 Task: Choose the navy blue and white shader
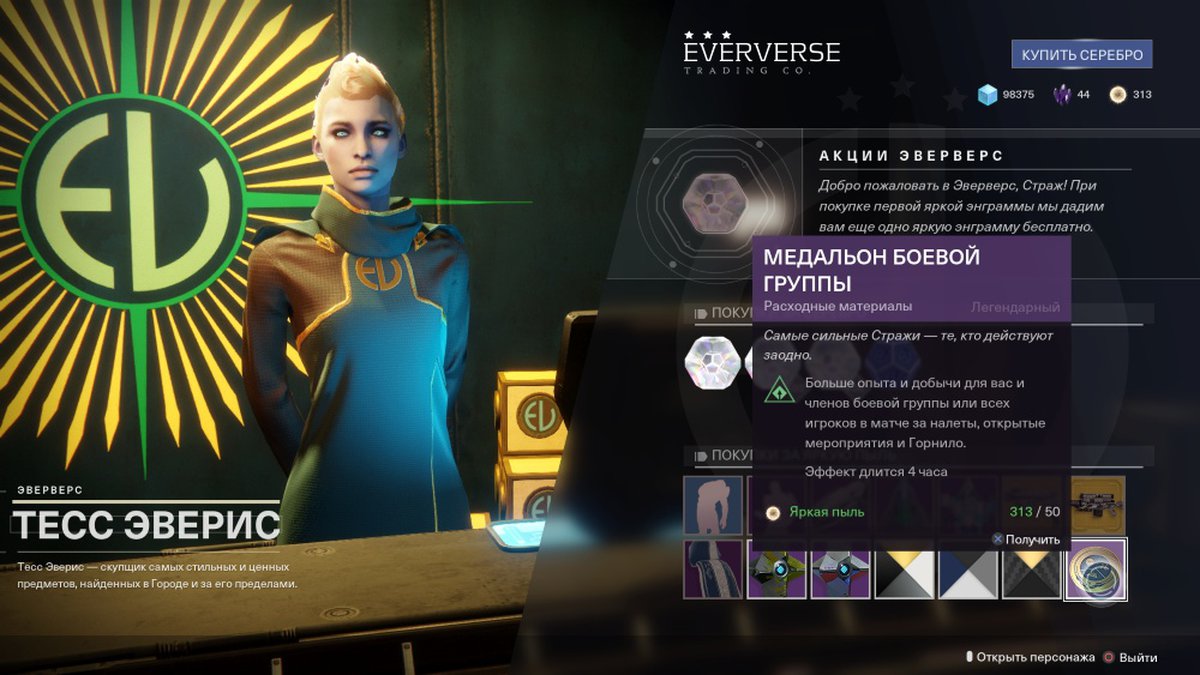(968, 569)
